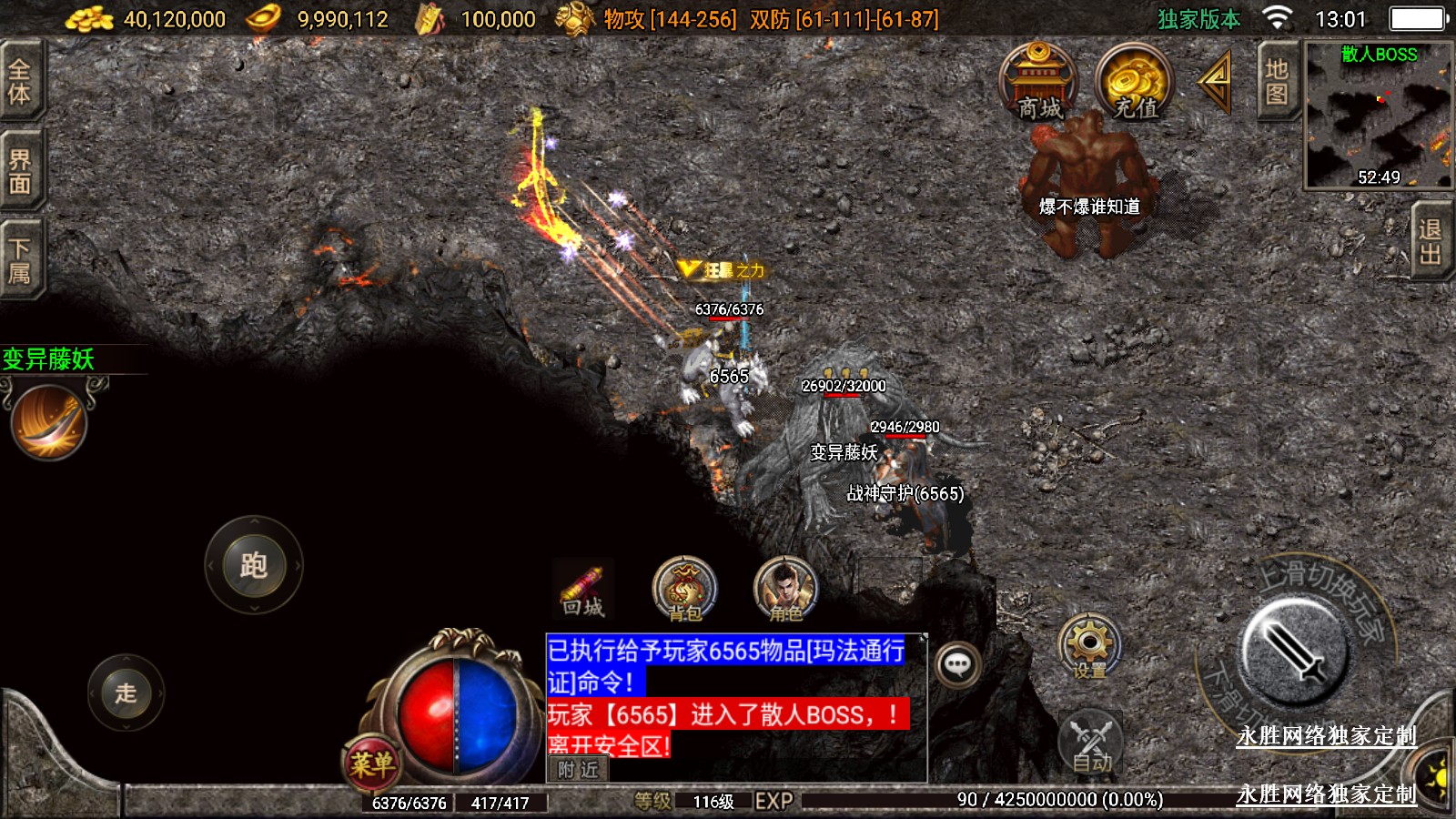Screen dimensions: 1456x819
Task: Collapse the top icons with the gold arrow
Action: [1215, 82]
